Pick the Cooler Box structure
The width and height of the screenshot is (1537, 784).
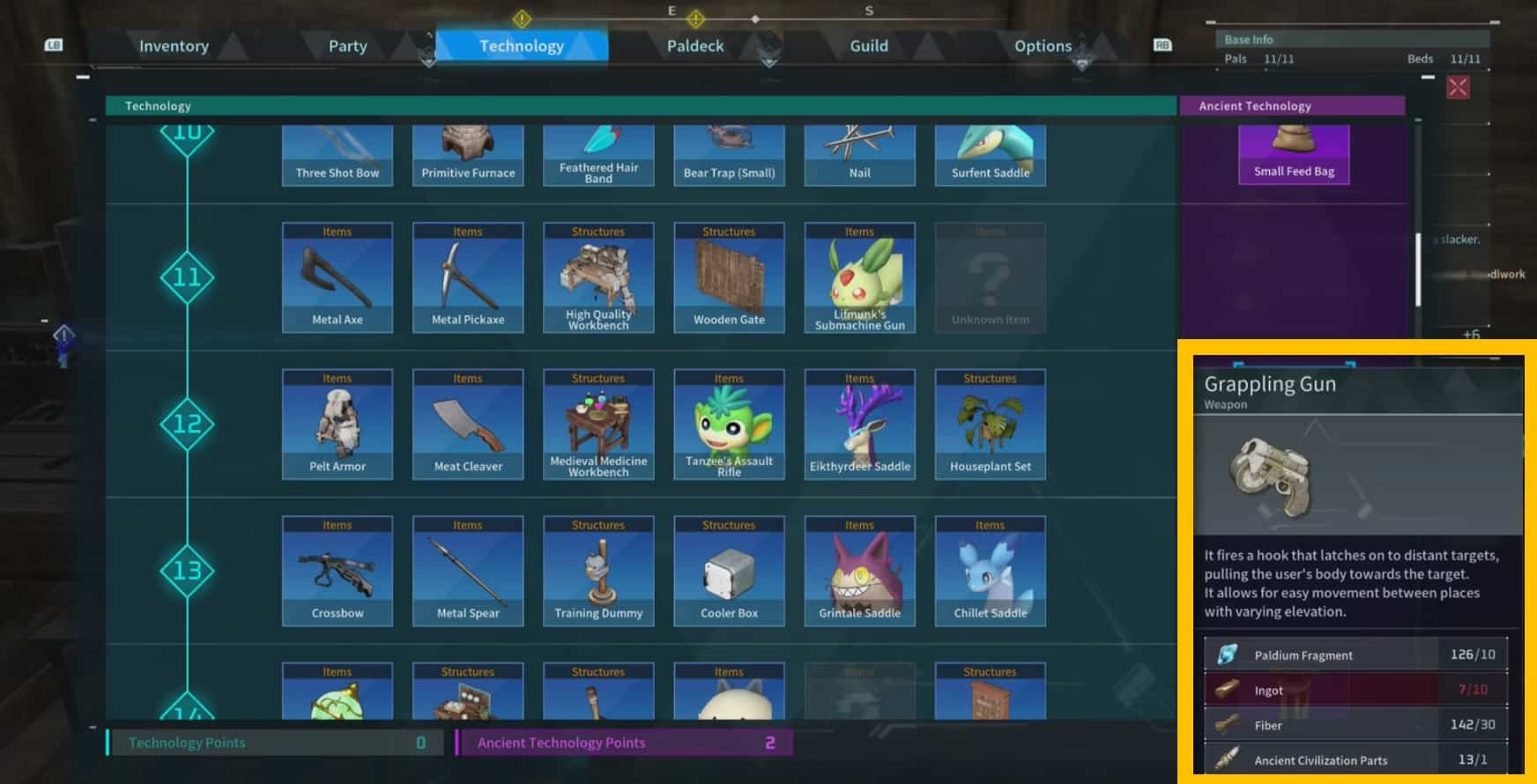click(729, 571)
